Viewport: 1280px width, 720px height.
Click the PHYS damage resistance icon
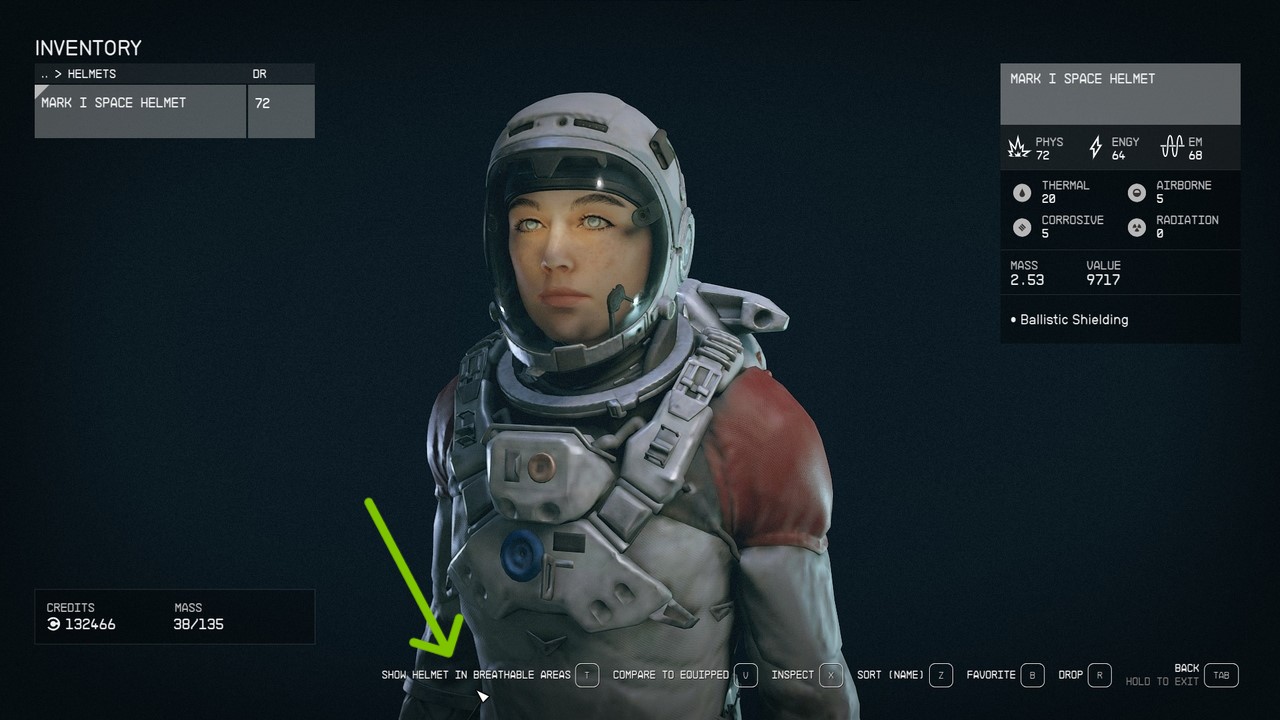click(x=1020, y=147)
